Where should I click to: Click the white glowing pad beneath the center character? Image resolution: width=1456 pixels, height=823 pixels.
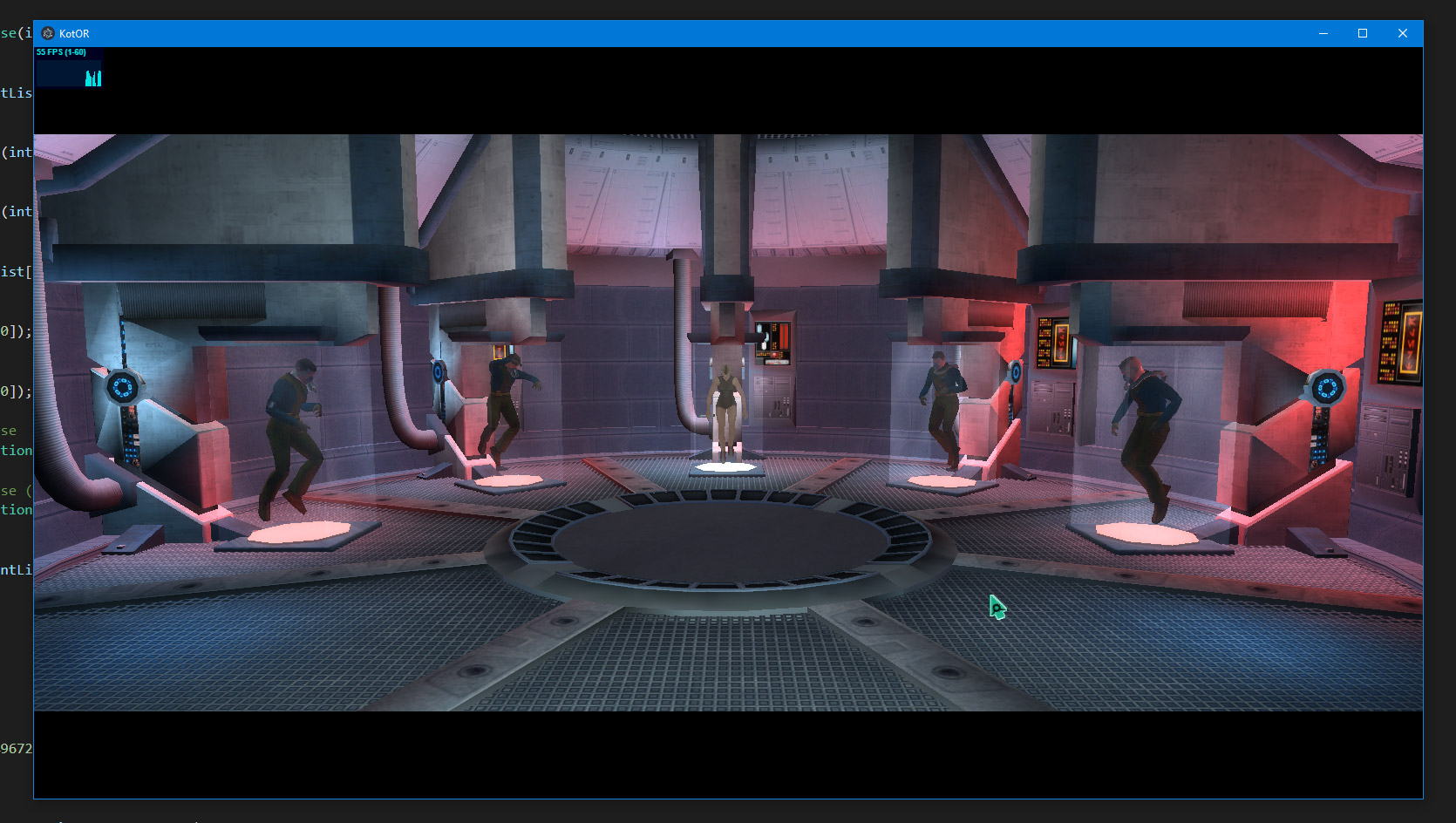coord(726,468)
